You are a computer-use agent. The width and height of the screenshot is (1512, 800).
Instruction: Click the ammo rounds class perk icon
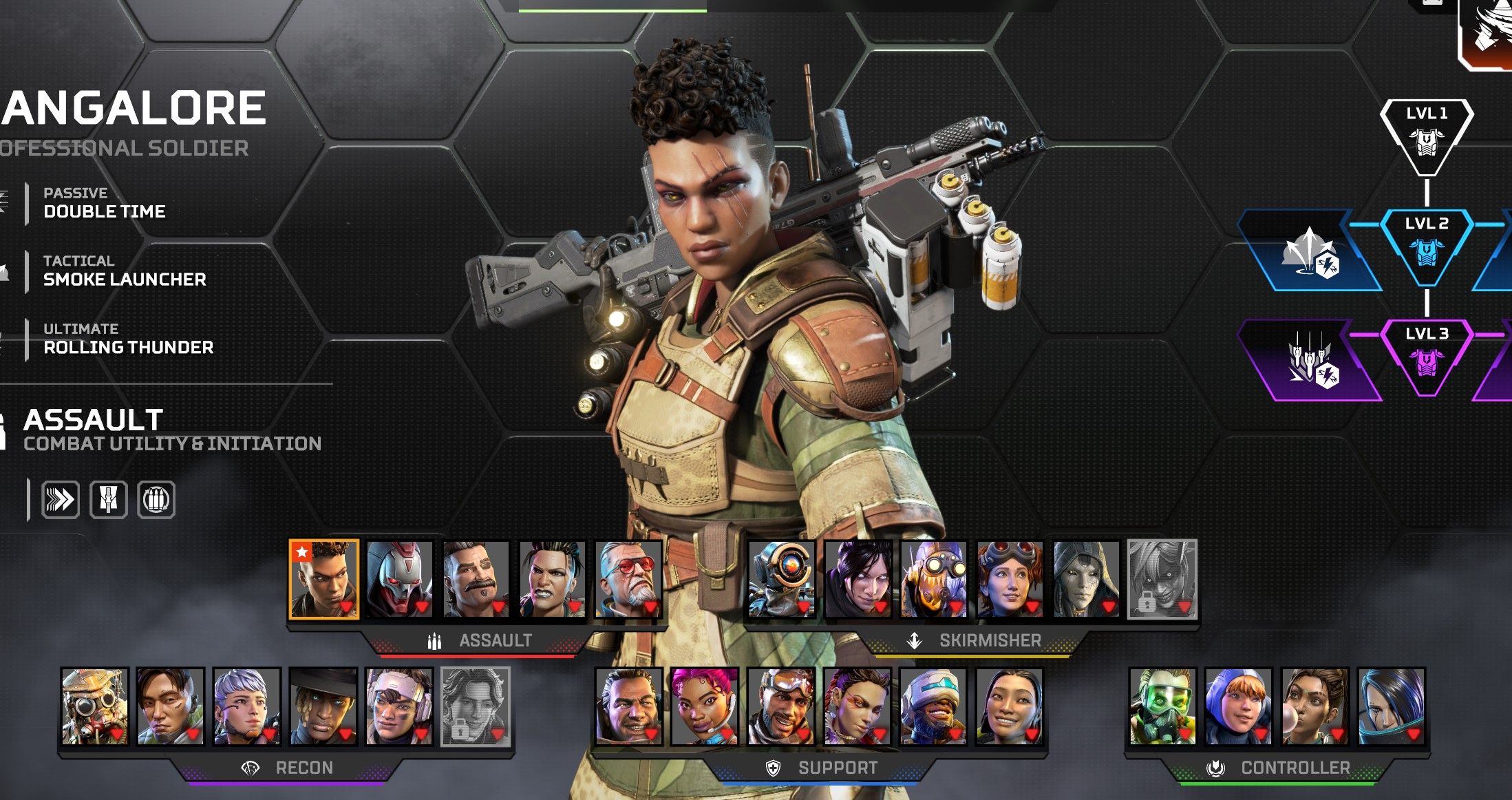[156, 499]
